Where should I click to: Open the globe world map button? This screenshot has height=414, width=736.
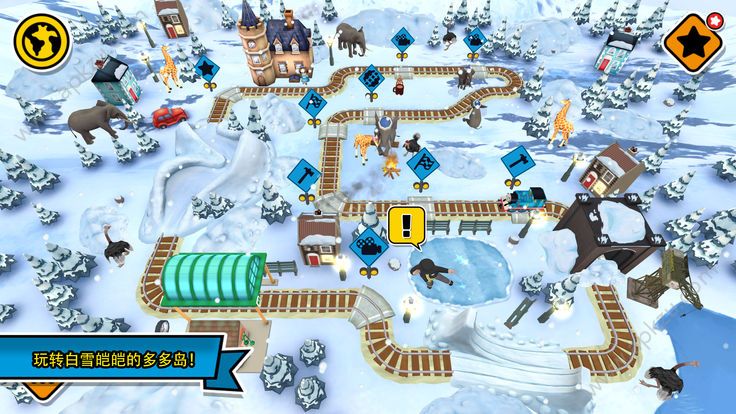coord(42,41)
